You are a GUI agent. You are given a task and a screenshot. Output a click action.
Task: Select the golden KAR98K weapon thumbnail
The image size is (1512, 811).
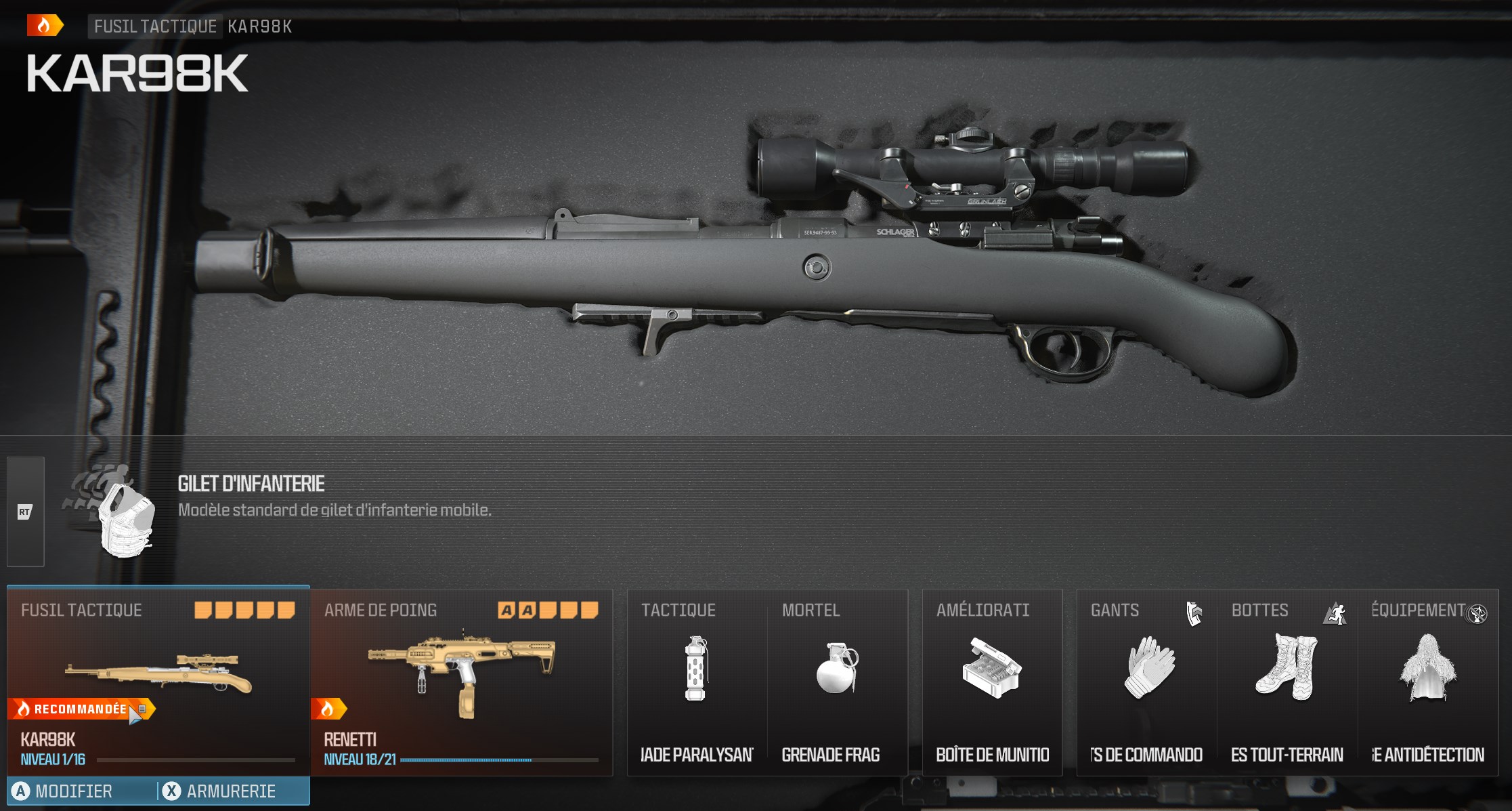[x=159, y=671]
